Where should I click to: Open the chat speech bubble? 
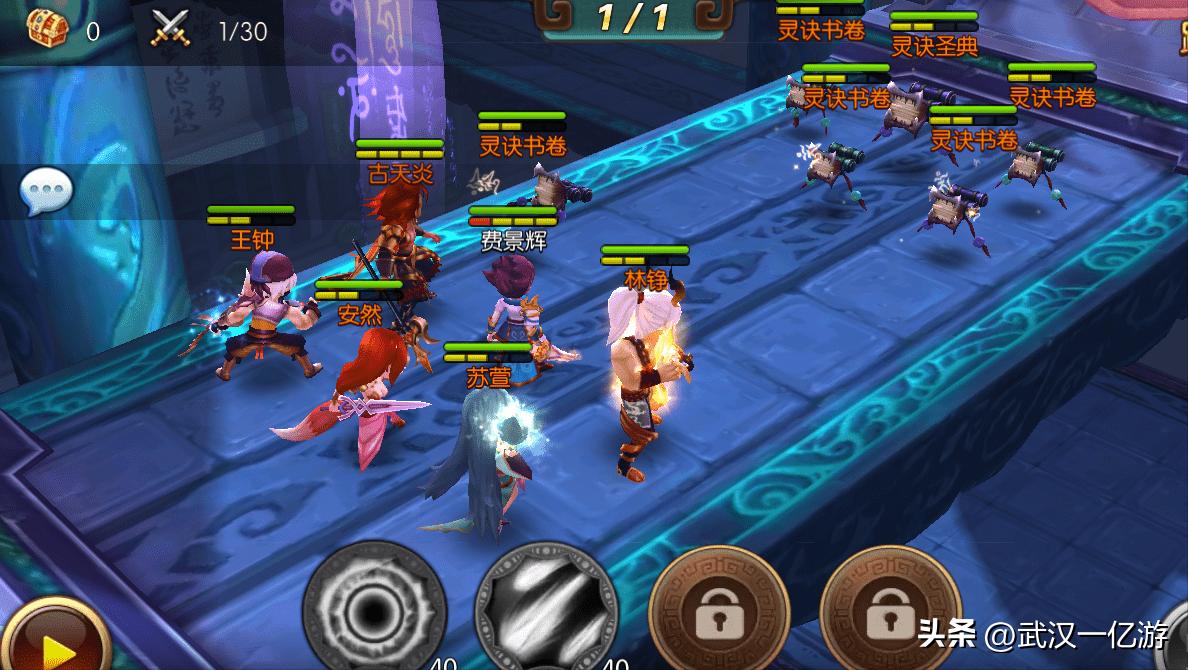pos(47,191)
